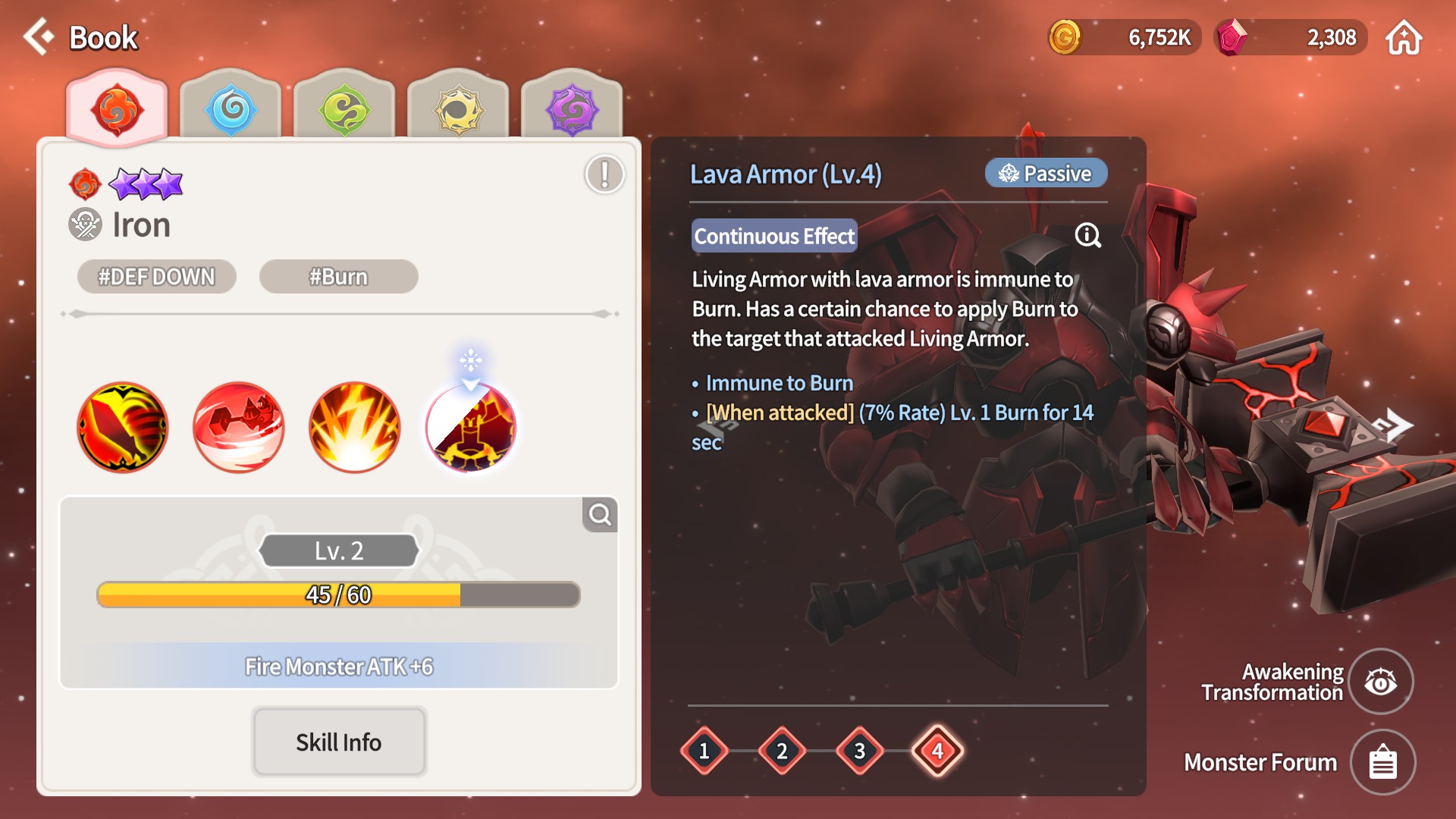Viewport: 1456px width, 819px height.
Task: Select the dark element tab
Action: 572,109
